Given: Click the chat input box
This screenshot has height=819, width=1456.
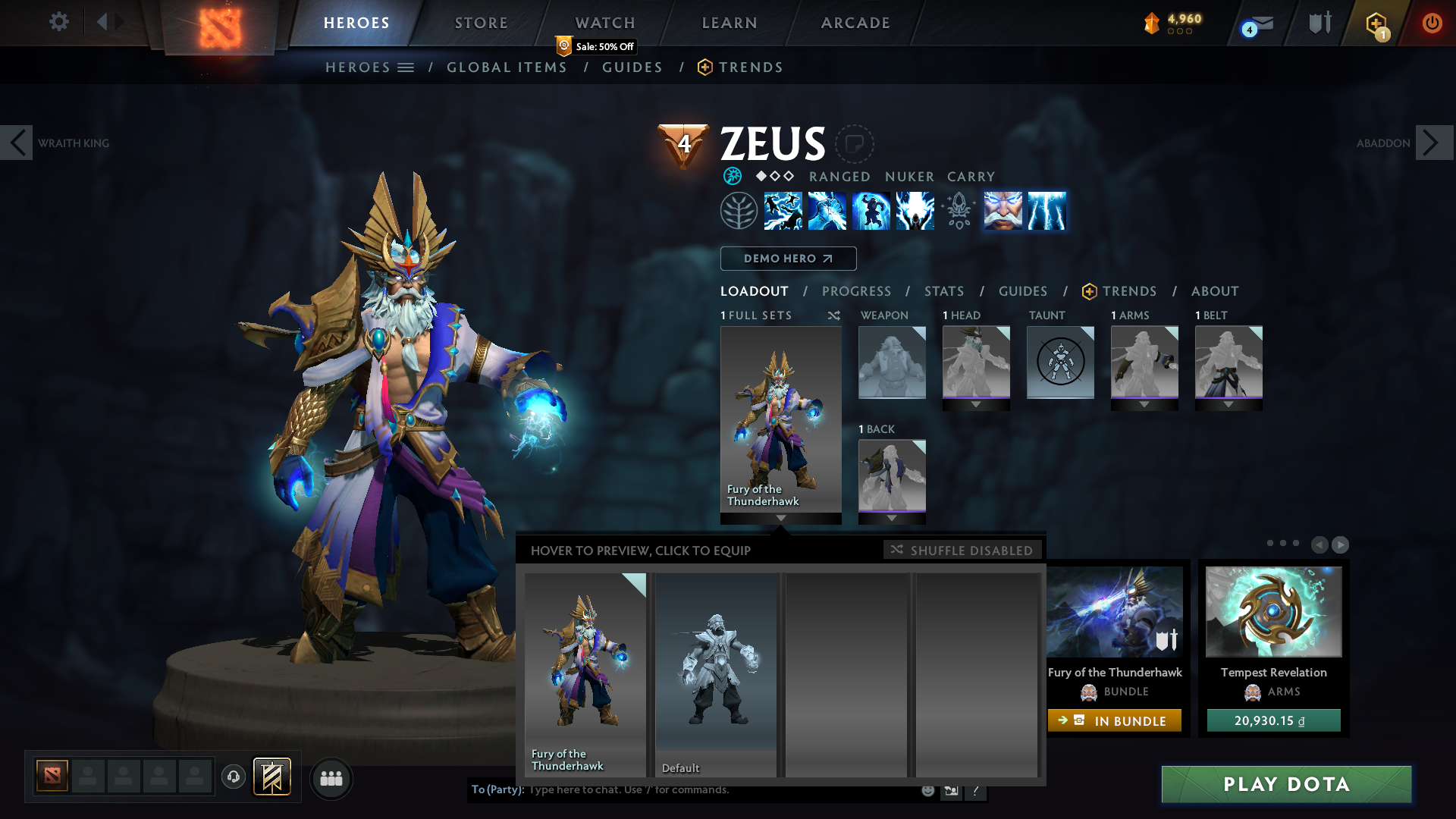Looking at the screenshot, I should click(x=720, y=790).
